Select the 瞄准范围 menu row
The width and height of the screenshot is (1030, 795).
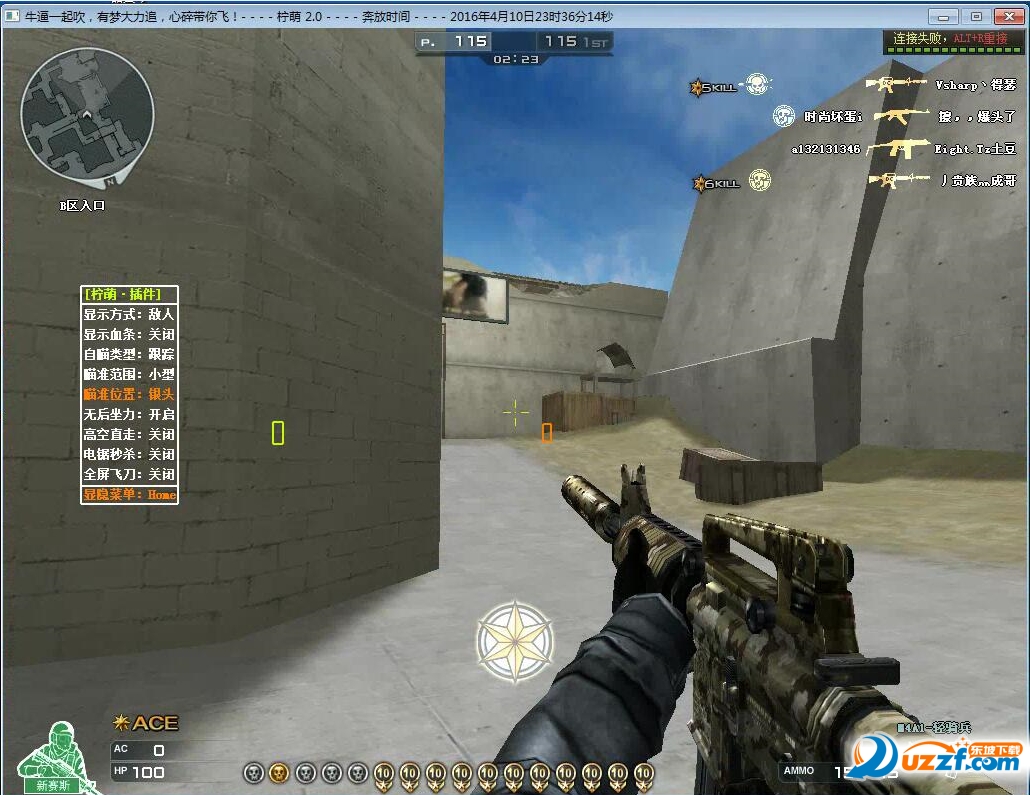click(129, 374)
